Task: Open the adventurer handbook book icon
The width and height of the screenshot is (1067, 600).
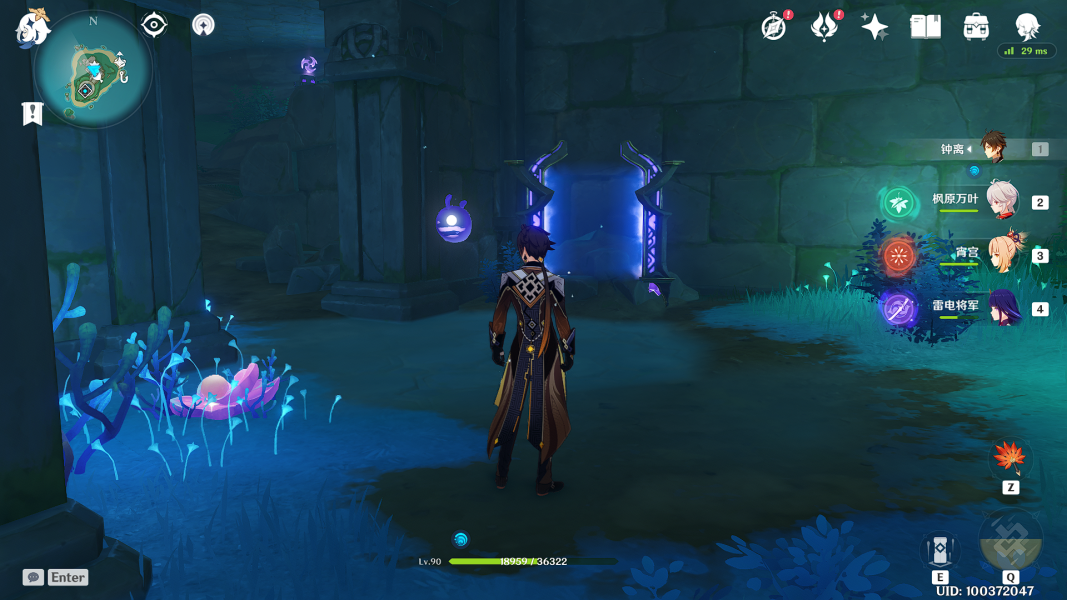Action: [926, 27]
